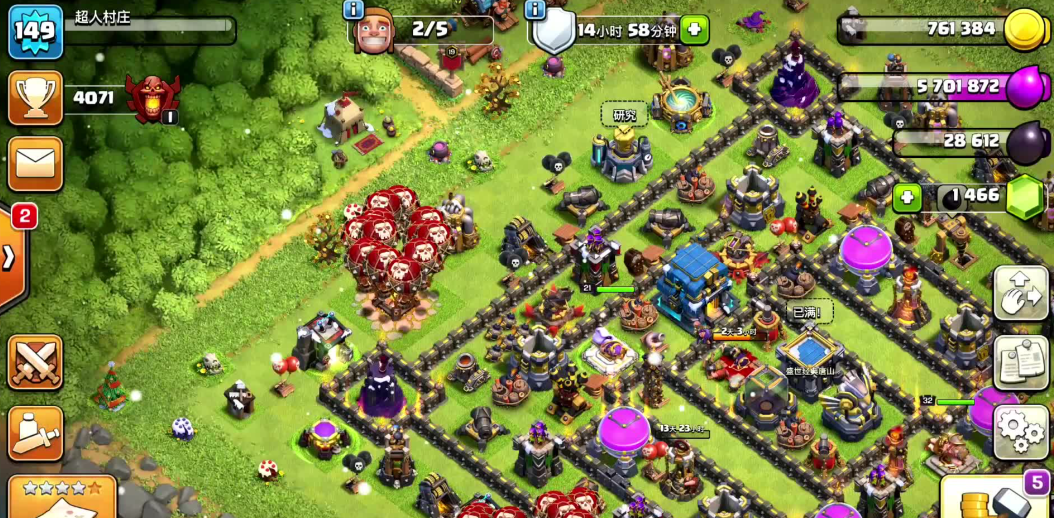Buy gems with the green plus button
This screenshot has height=518, width=1054.
tap(907, 196)
